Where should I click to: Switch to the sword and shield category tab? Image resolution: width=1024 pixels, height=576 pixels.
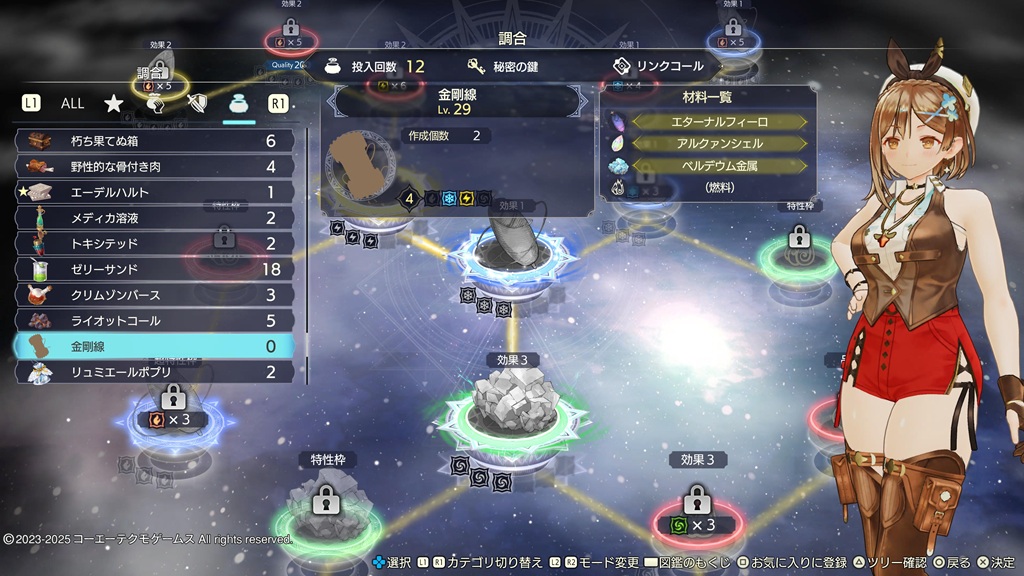point(198,103)
